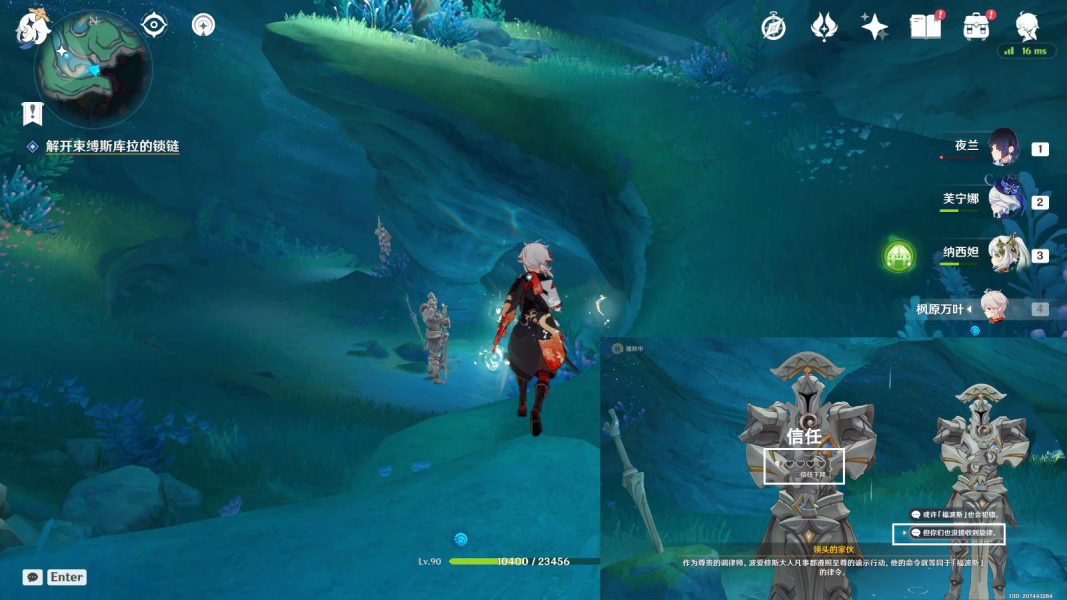Switch to party member 纳西妲
Screen dimensions: 1067x600
(x=1002, y=254)
